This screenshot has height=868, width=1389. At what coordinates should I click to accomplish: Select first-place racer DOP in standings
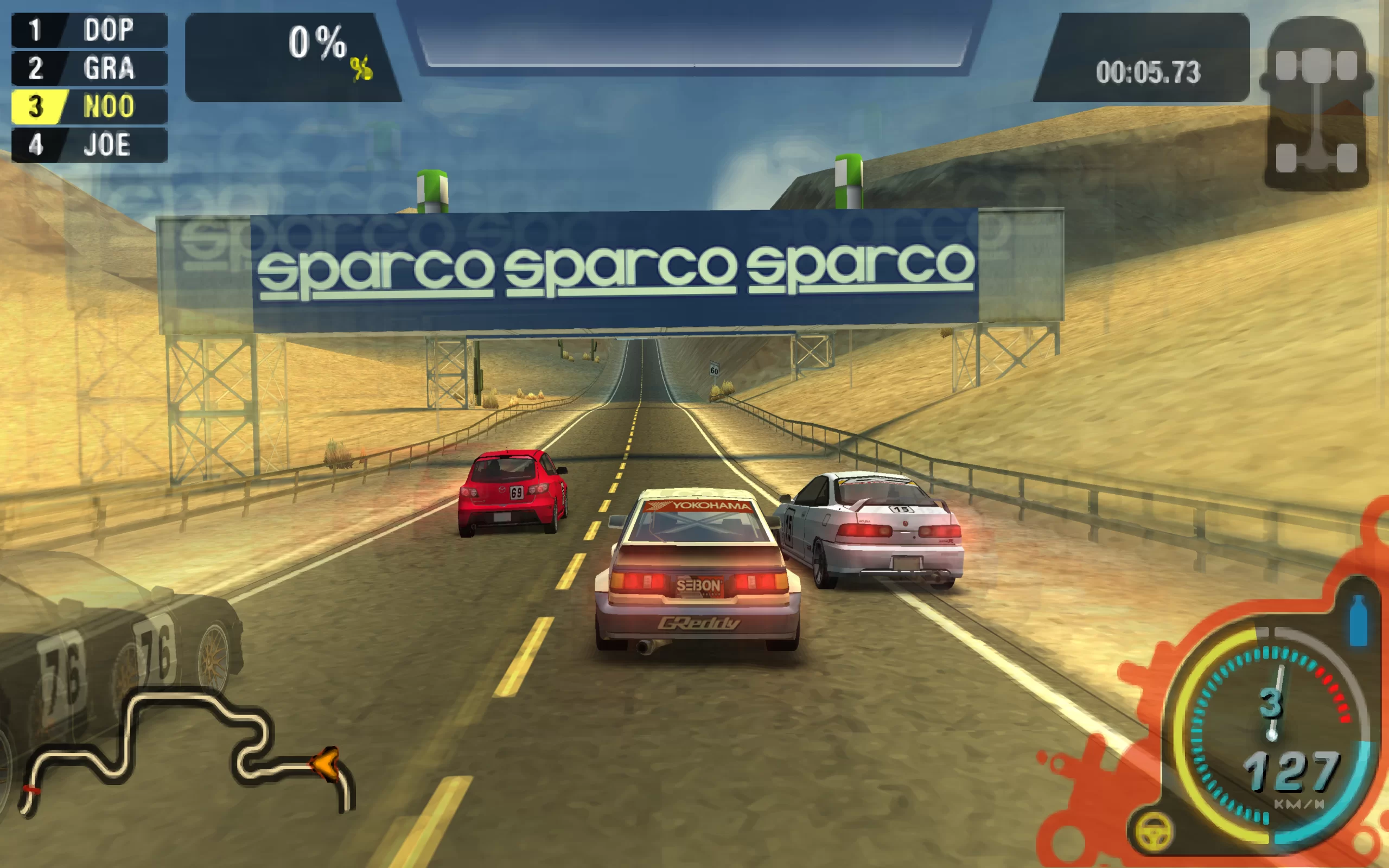coord(90,30)
